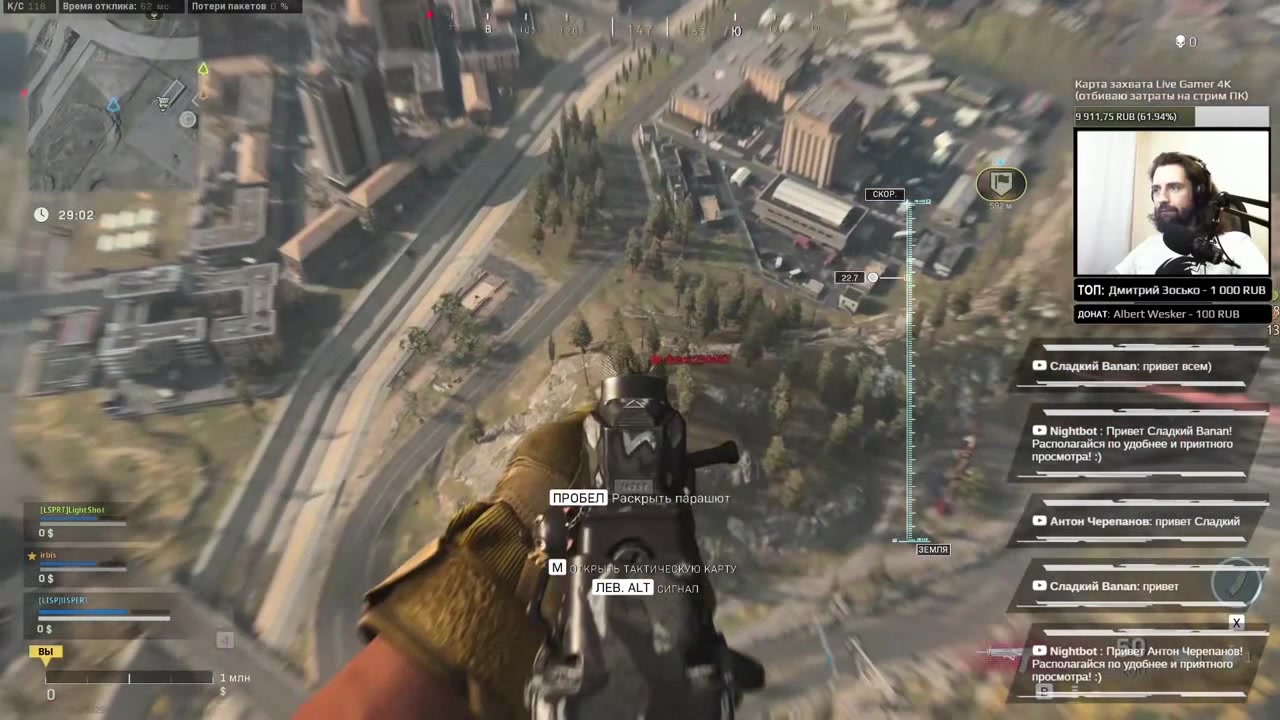This screenshot has height=720, width=1280.
Task: Click the ЗЕМЛЯ marker on the altimeter
Action: point(932,549)
